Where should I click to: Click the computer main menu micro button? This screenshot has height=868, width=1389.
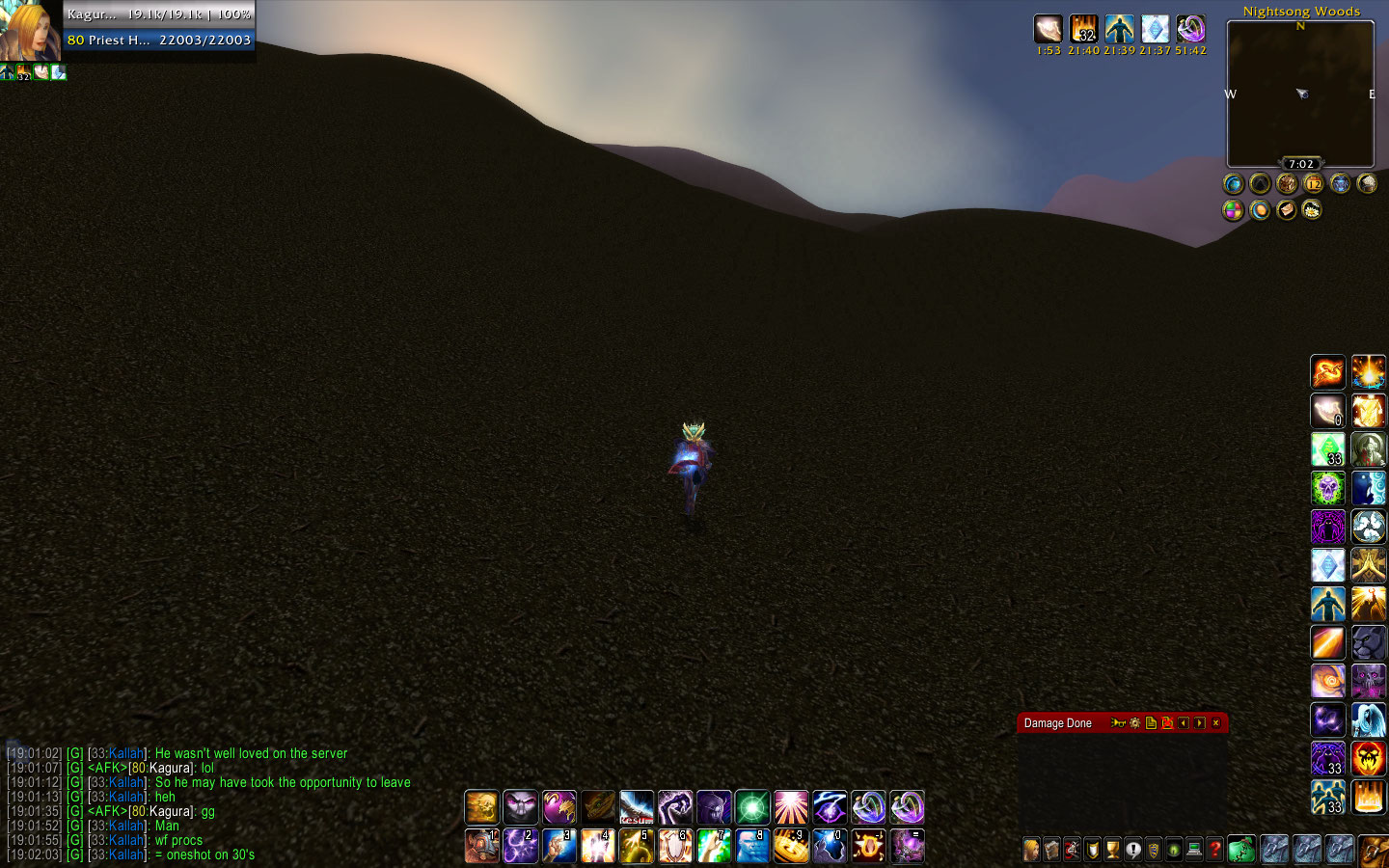(1194, 850)
